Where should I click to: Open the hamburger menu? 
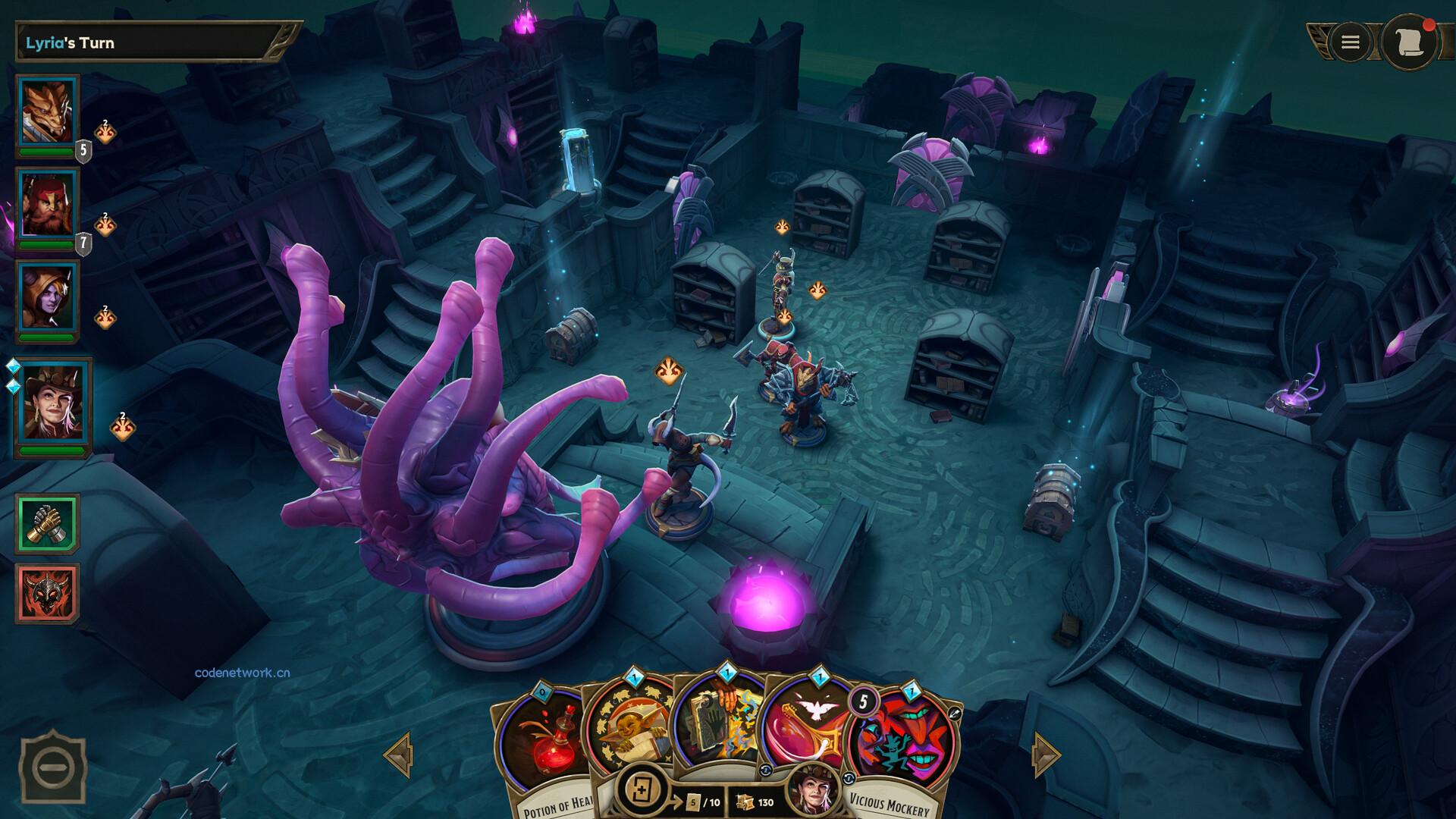tap(1350, 42)
